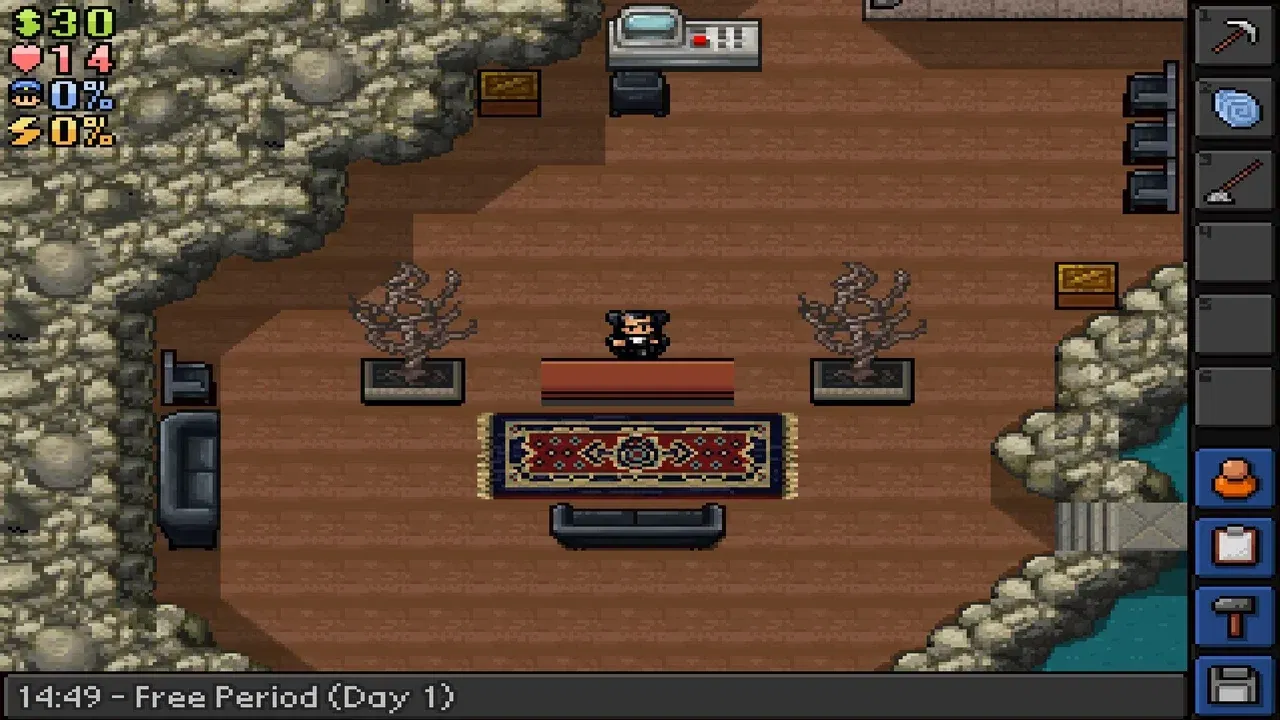Image resolution: width=1280 pixels, height=720 pixels.
Task: Select the pickaxe in inventory slot 1
Action: (1233, 38)
